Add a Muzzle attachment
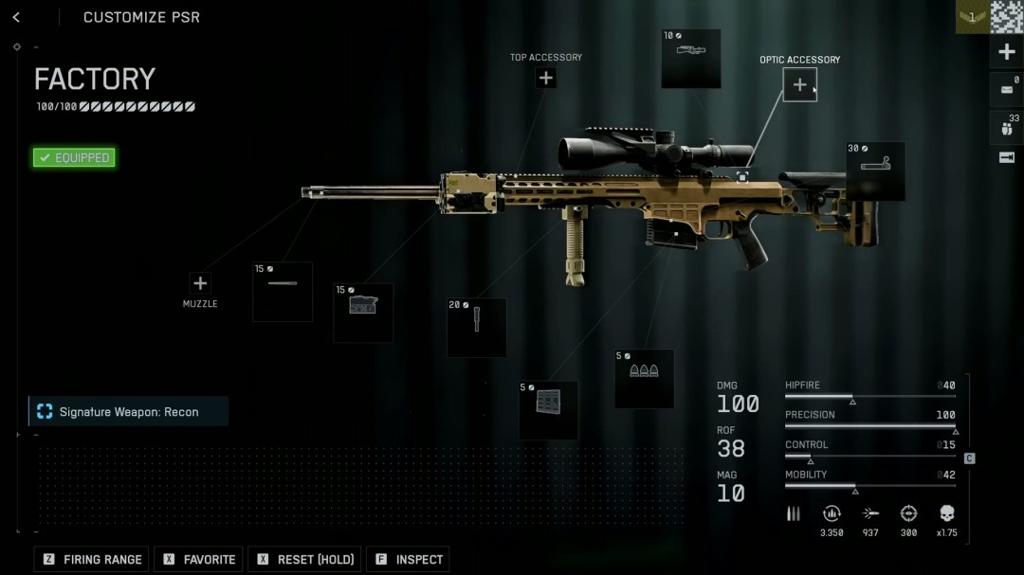Image resolution: width=1024 pixels, height=575 pixels. (x=200, y=284)
